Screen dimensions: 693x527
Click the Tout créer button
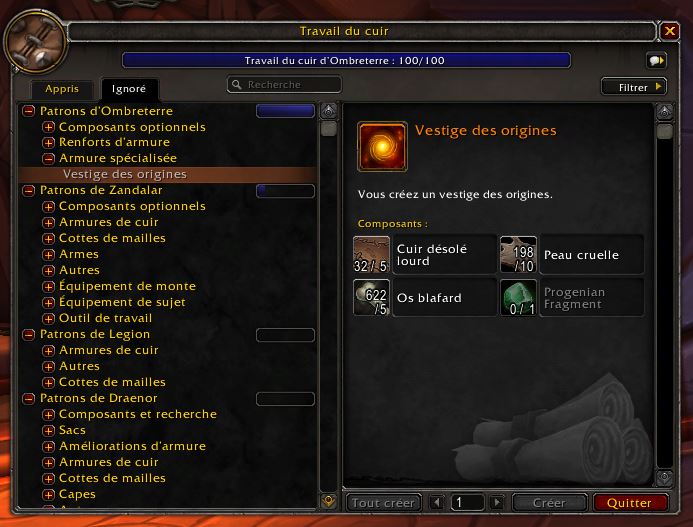[384, 503]
